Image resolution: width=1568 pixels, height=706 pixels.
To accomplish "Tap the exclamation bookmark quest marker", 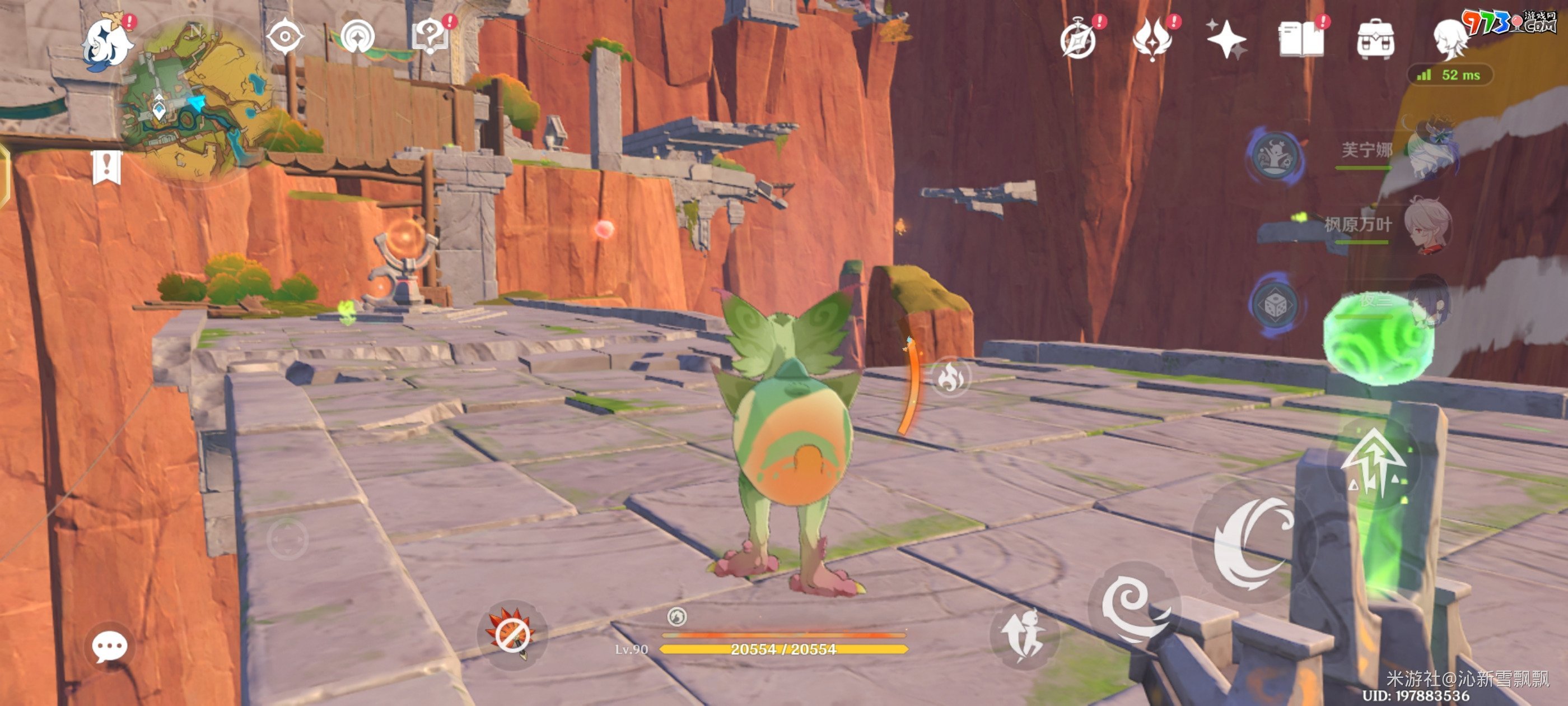I will (107, 167).
